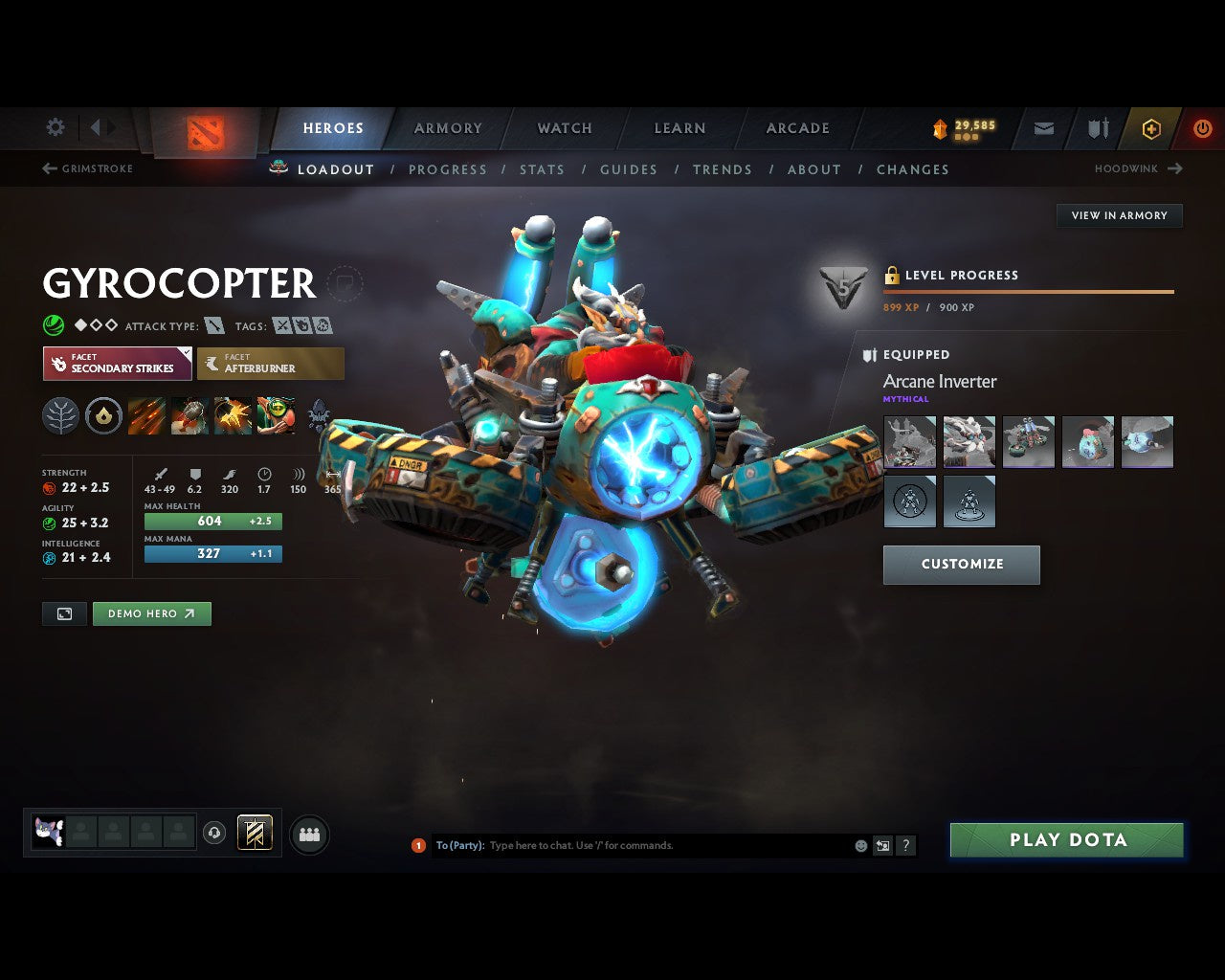Open the settings gear icon

[55, 126]
